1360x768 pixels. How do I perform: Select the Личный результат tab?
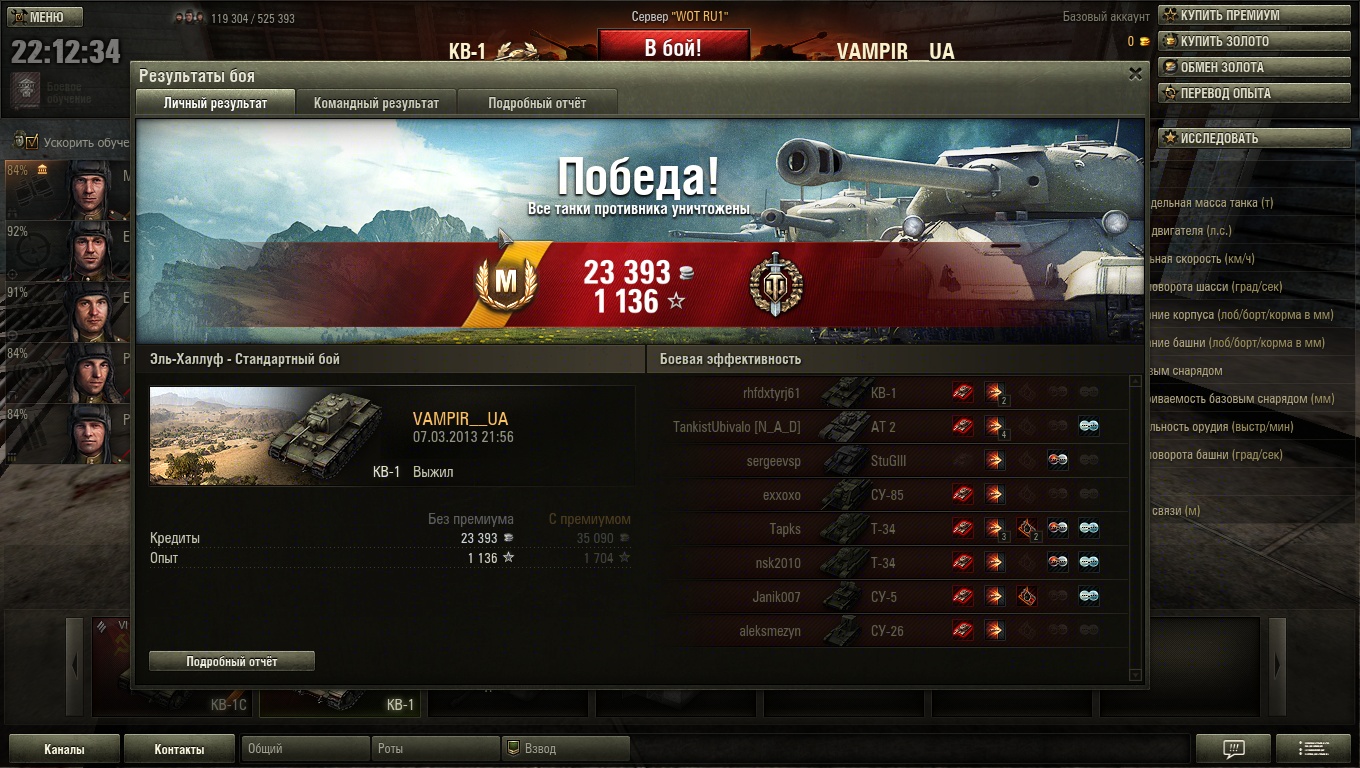point(215,103)
